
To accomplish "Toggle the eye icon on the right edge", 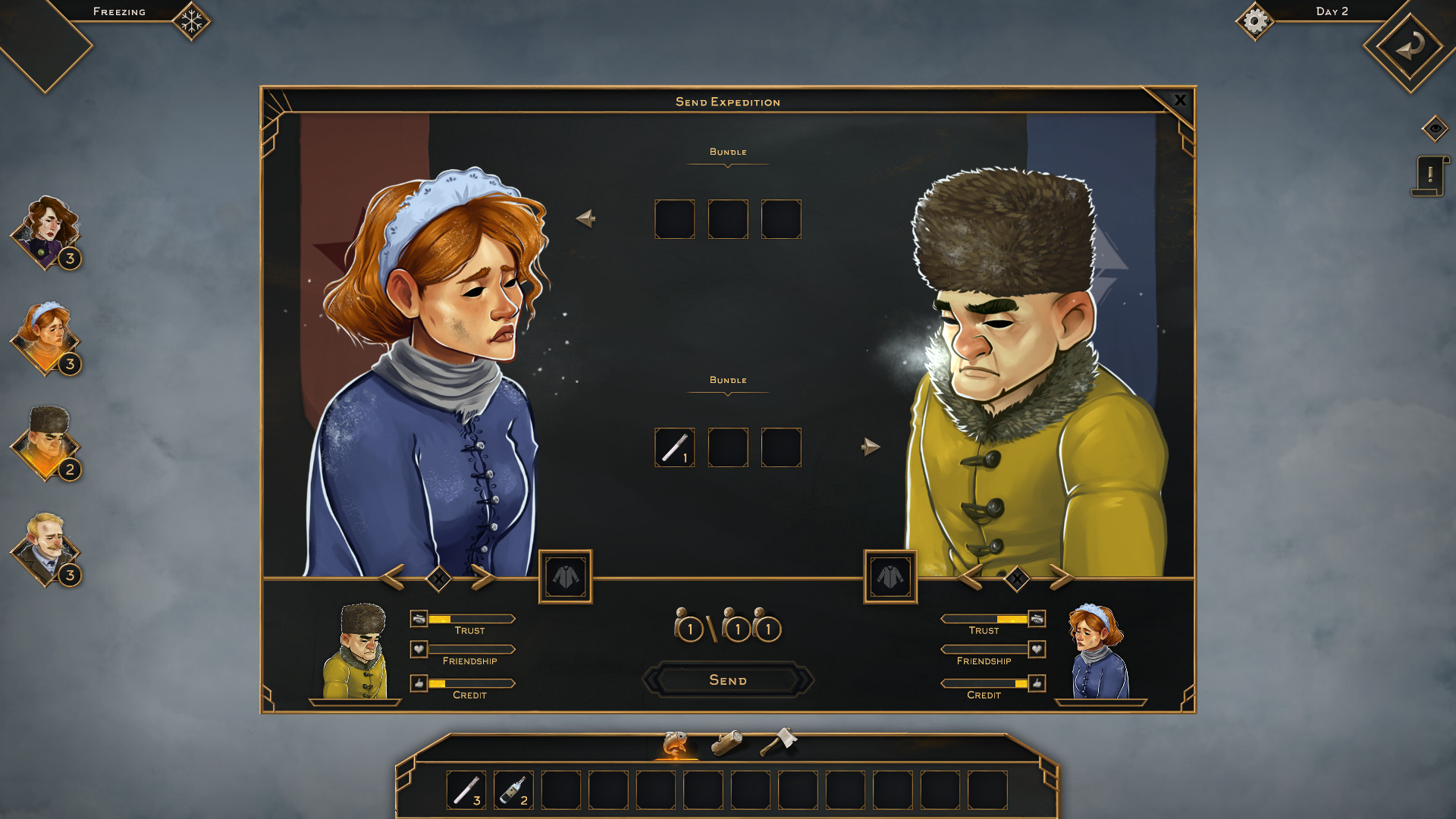I will tap(1435, 129).
